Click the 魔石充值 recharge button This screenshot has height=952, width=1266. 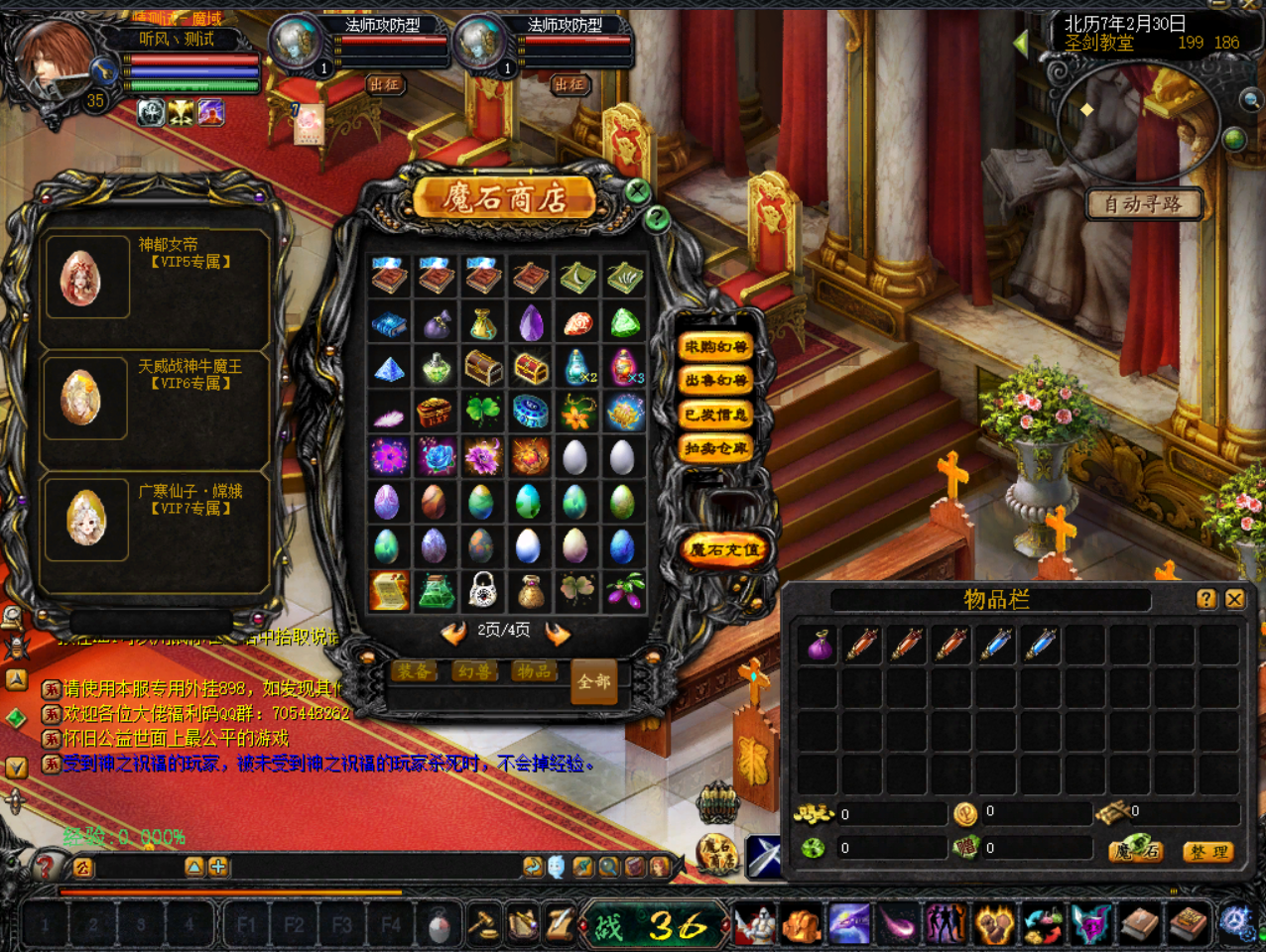(x=725, y=548)
